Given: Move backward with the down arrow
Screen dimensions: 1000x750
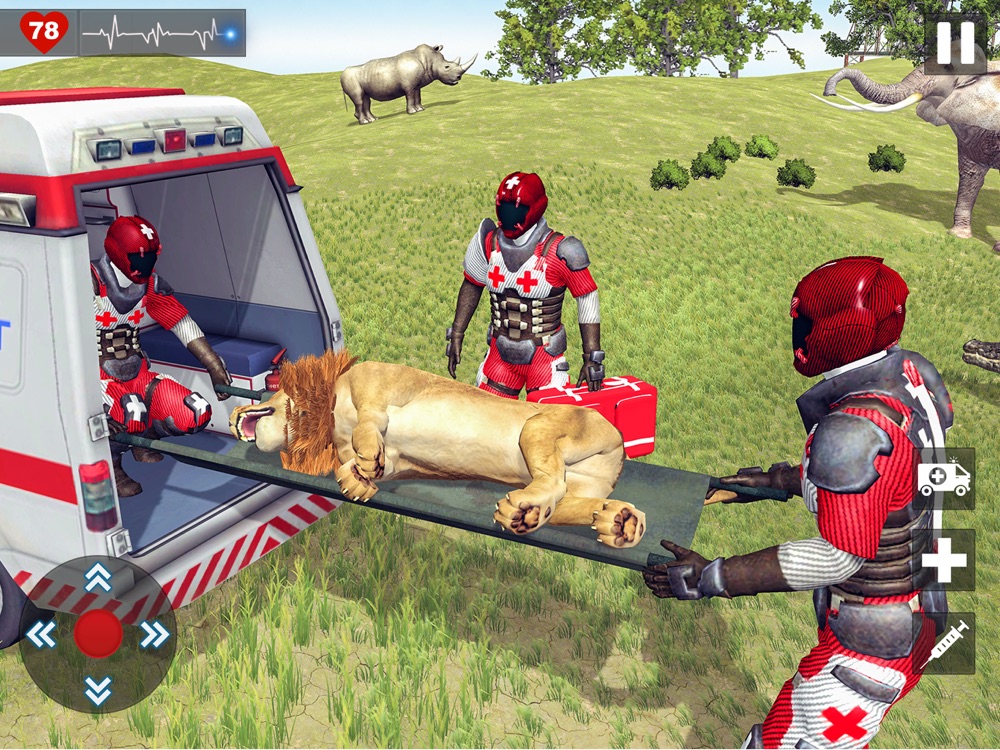Looking at the screenshot, I should (98, 689).
